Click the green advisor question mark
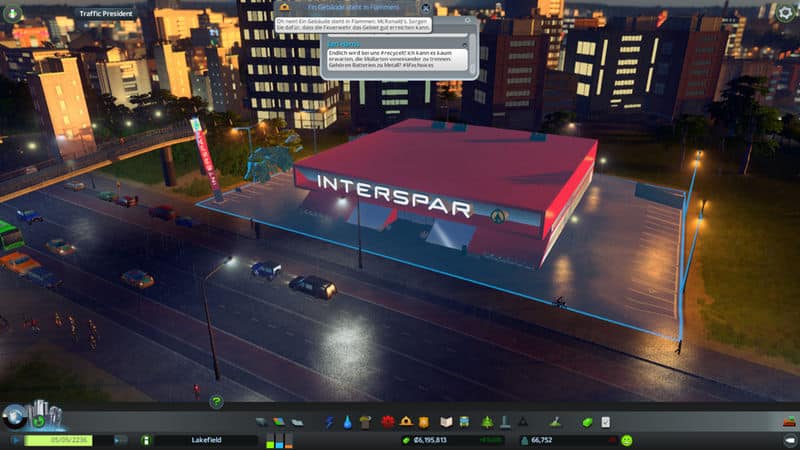Viewport: 800px width, 450px height. point(216,401)
